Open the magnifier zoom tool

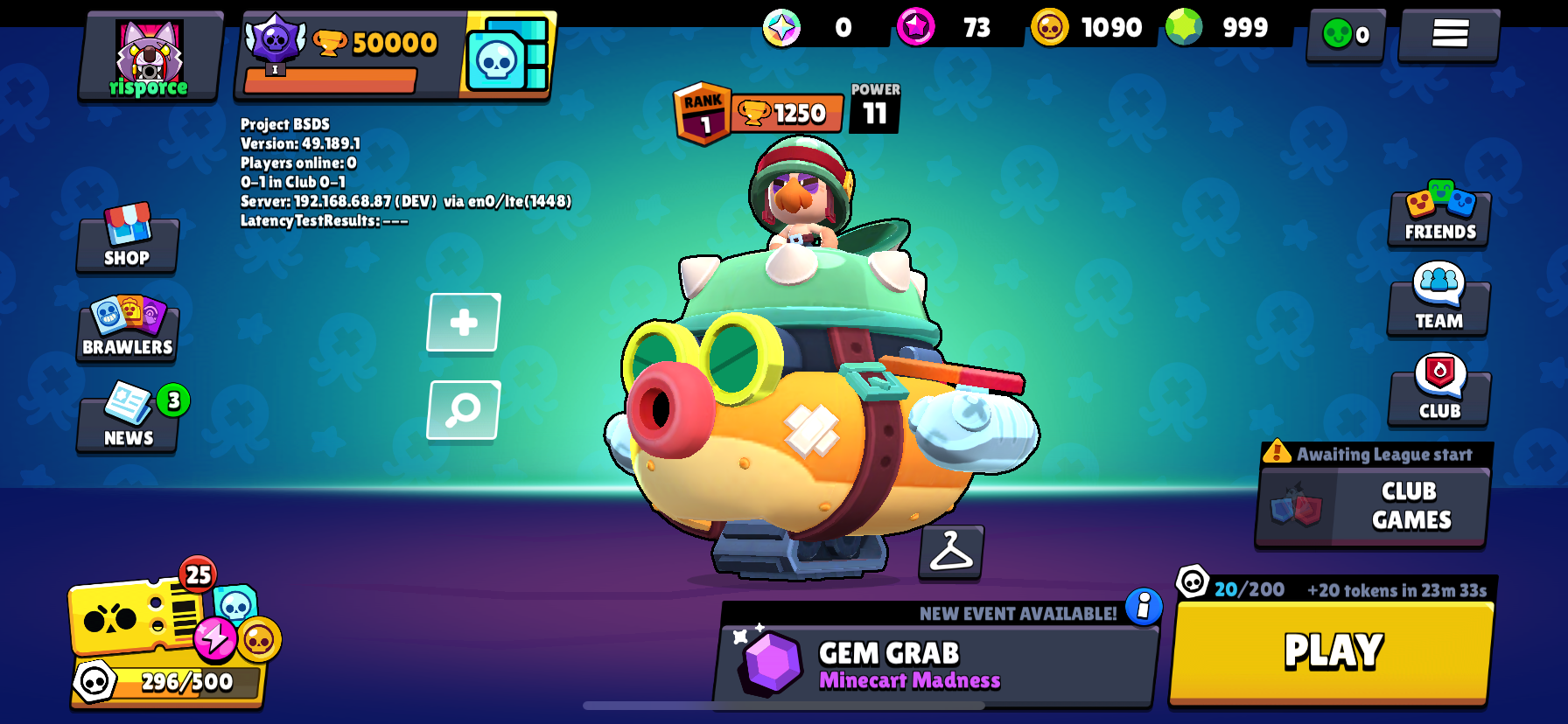pos(462,410)
